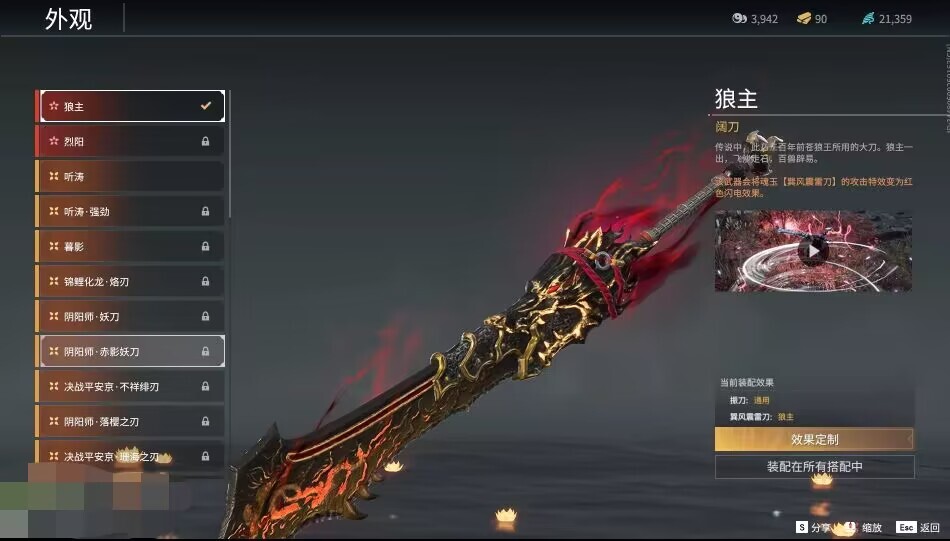
Task: Play the 狼主 effect preview video
Action: pyautogui.click(x=813, y=251)
